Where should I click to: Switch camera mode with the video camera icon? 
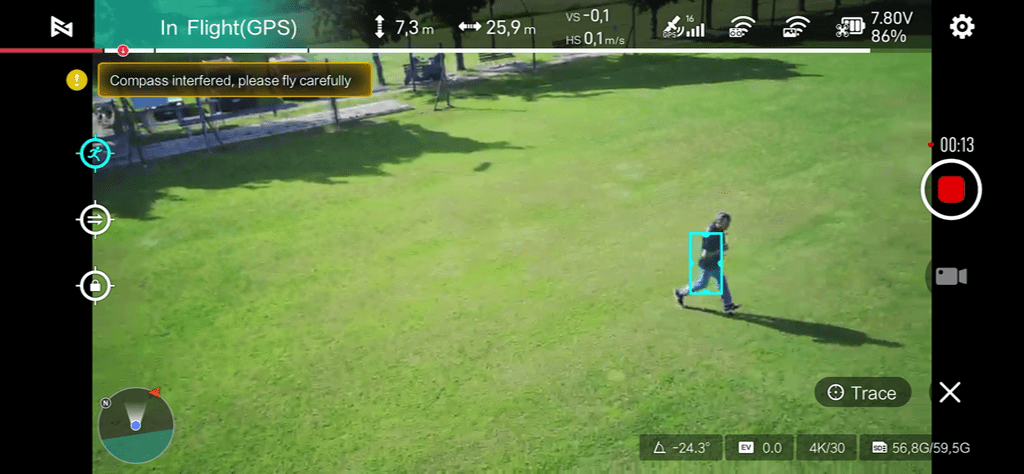pyautogui.click(x=950, y=276)
